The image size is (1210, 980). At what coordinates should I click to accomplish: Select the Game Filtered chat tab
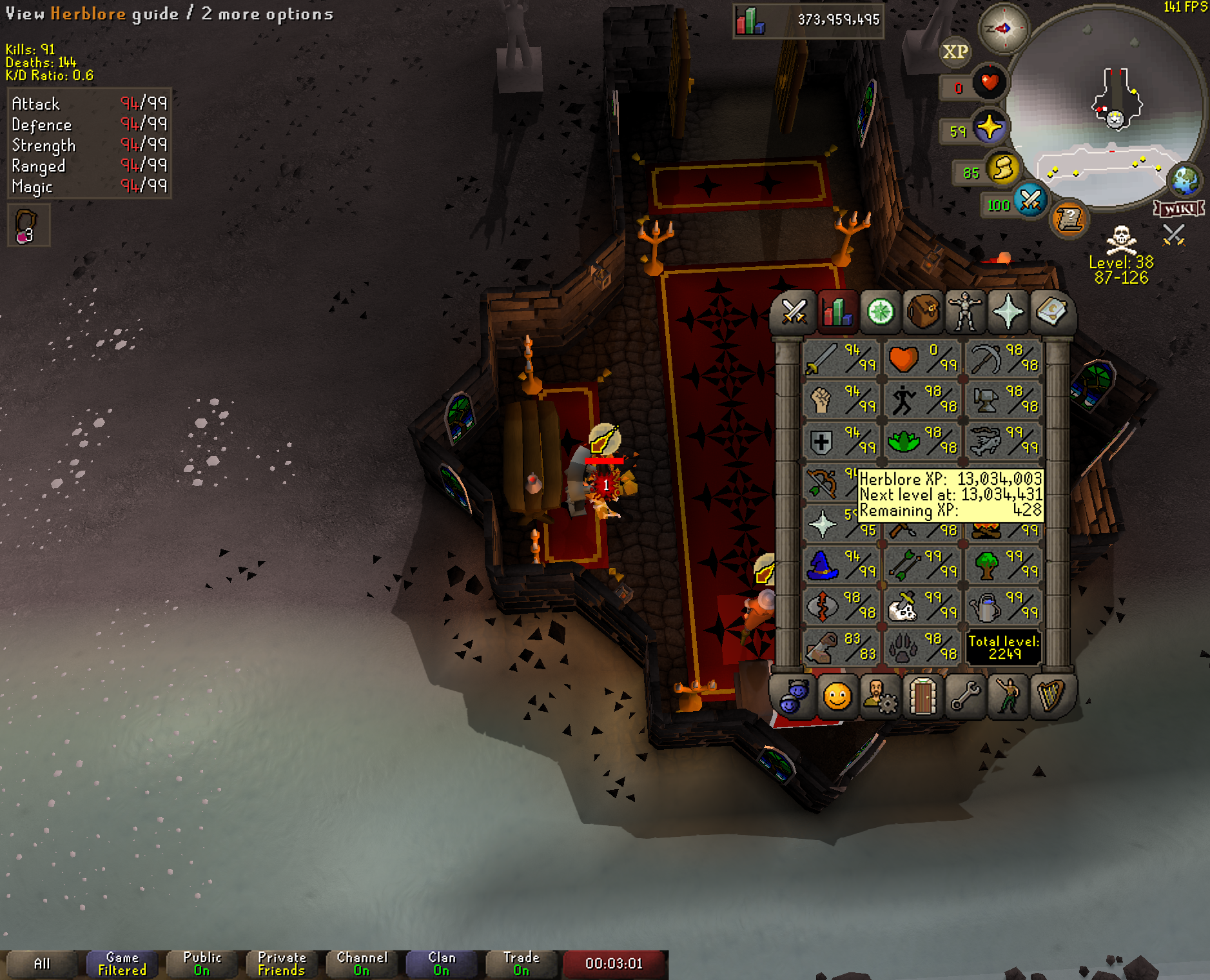click(122, 964)
